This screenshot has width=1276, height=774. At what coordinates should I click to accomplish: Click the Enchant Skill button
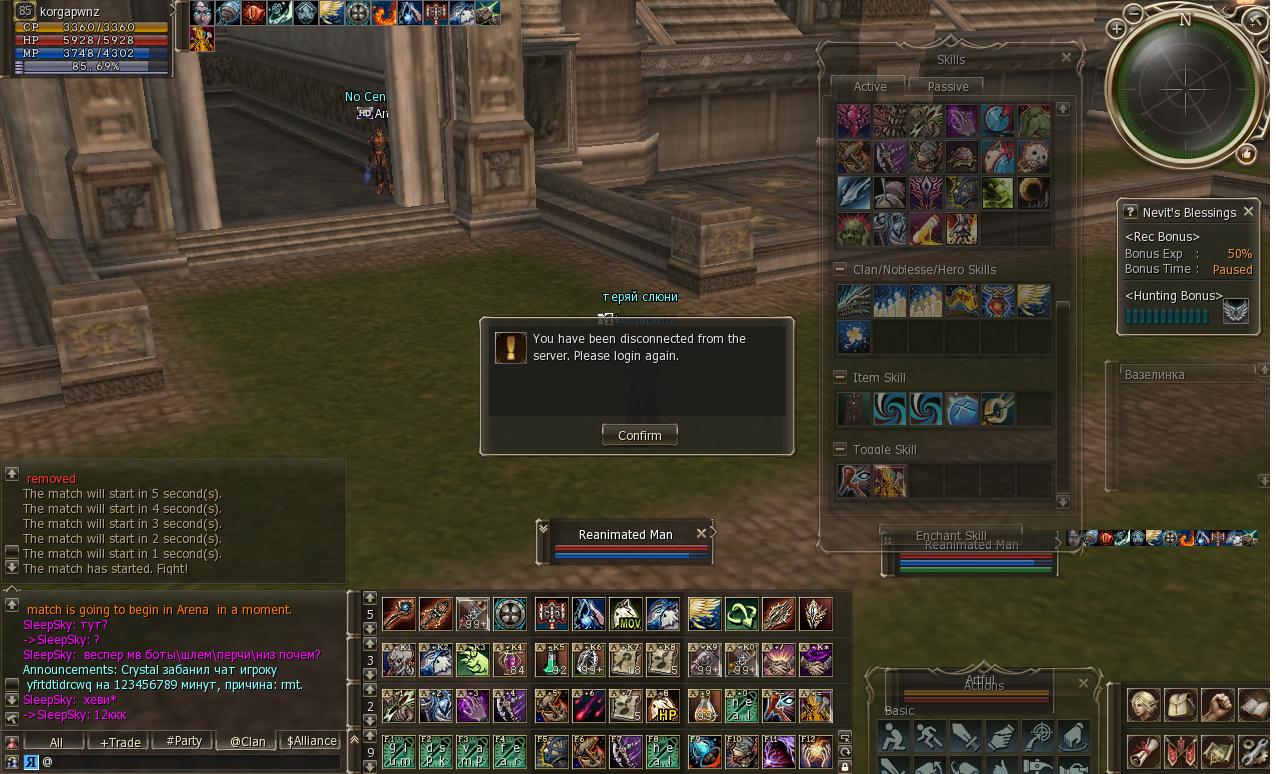pyautogui.click(x=950, y=535)
